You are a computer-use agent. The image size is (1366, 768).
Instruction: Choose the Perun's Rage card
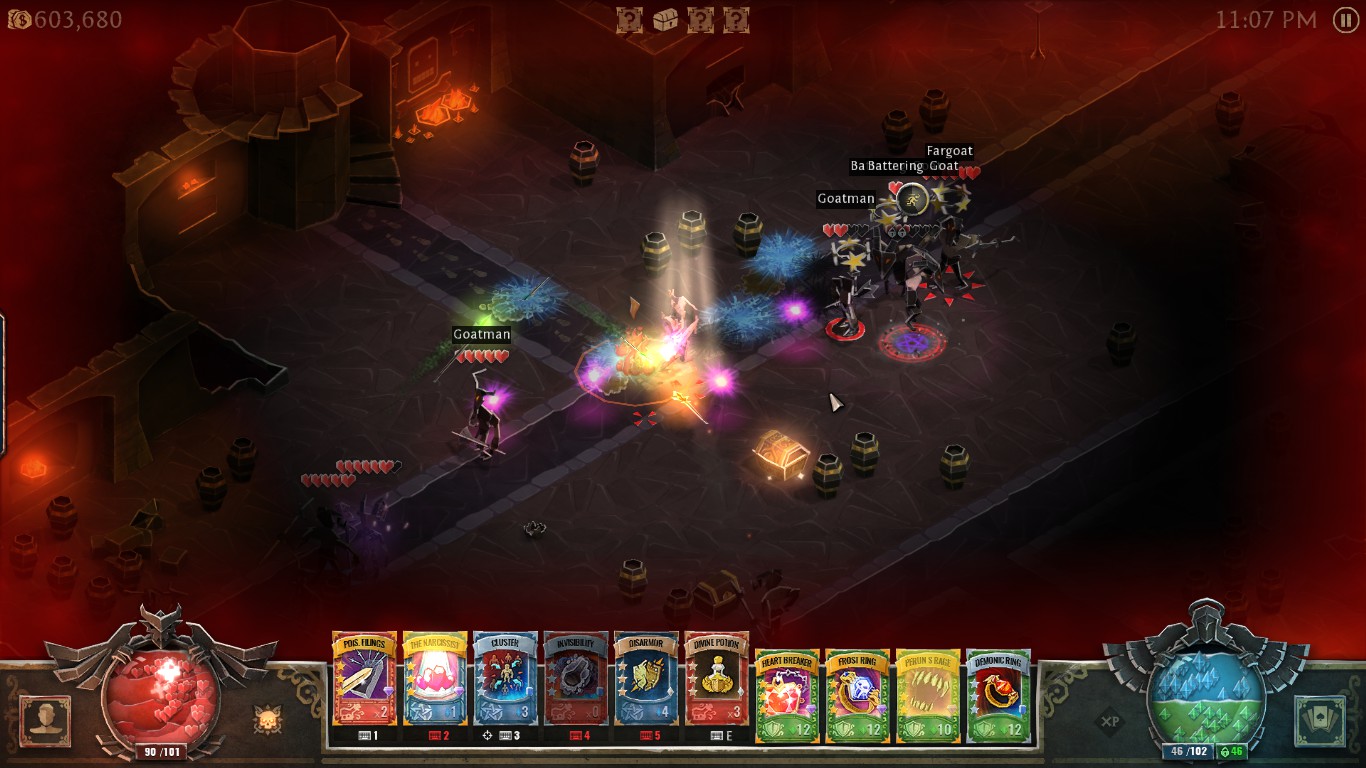click(x=928, y=695)
